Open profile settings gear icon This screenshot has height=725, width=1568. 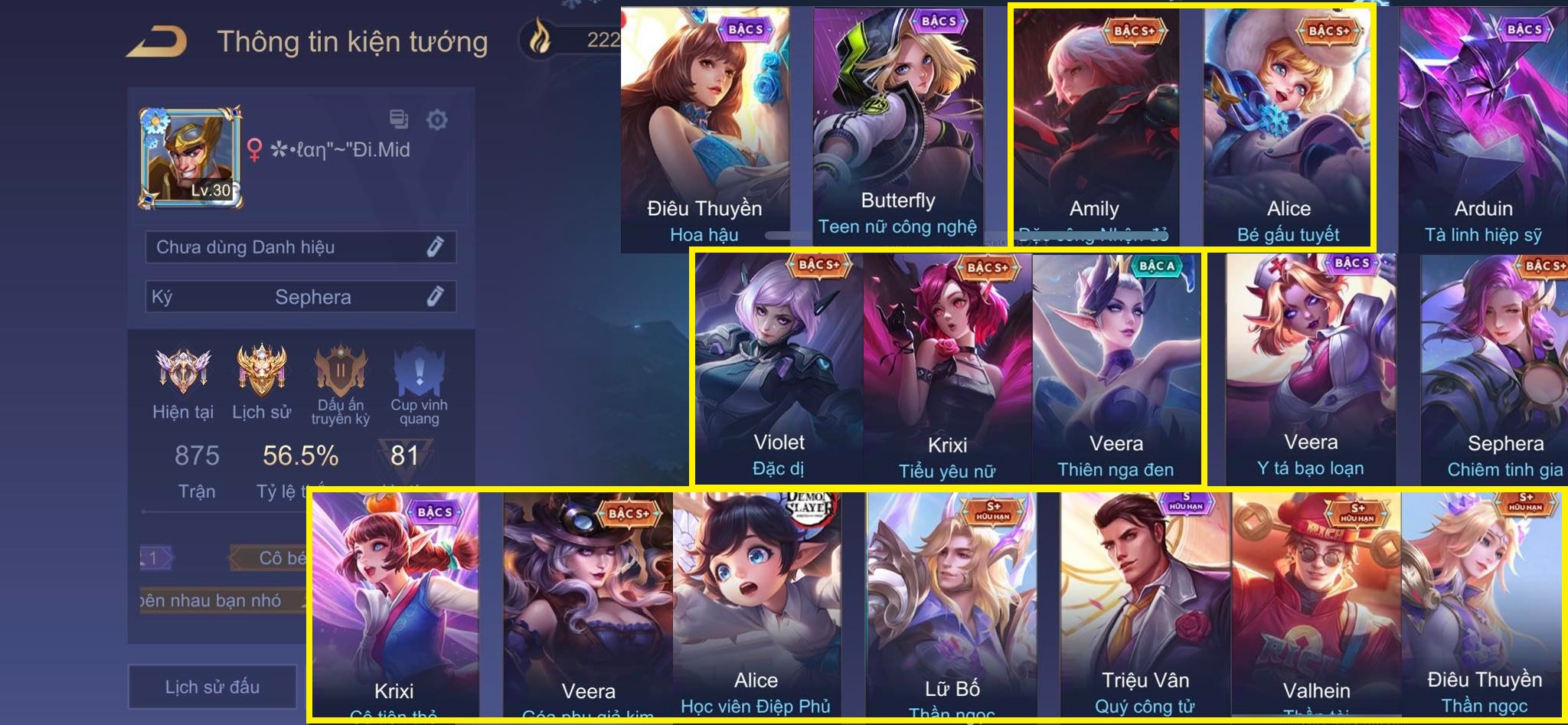coord(436,119)
